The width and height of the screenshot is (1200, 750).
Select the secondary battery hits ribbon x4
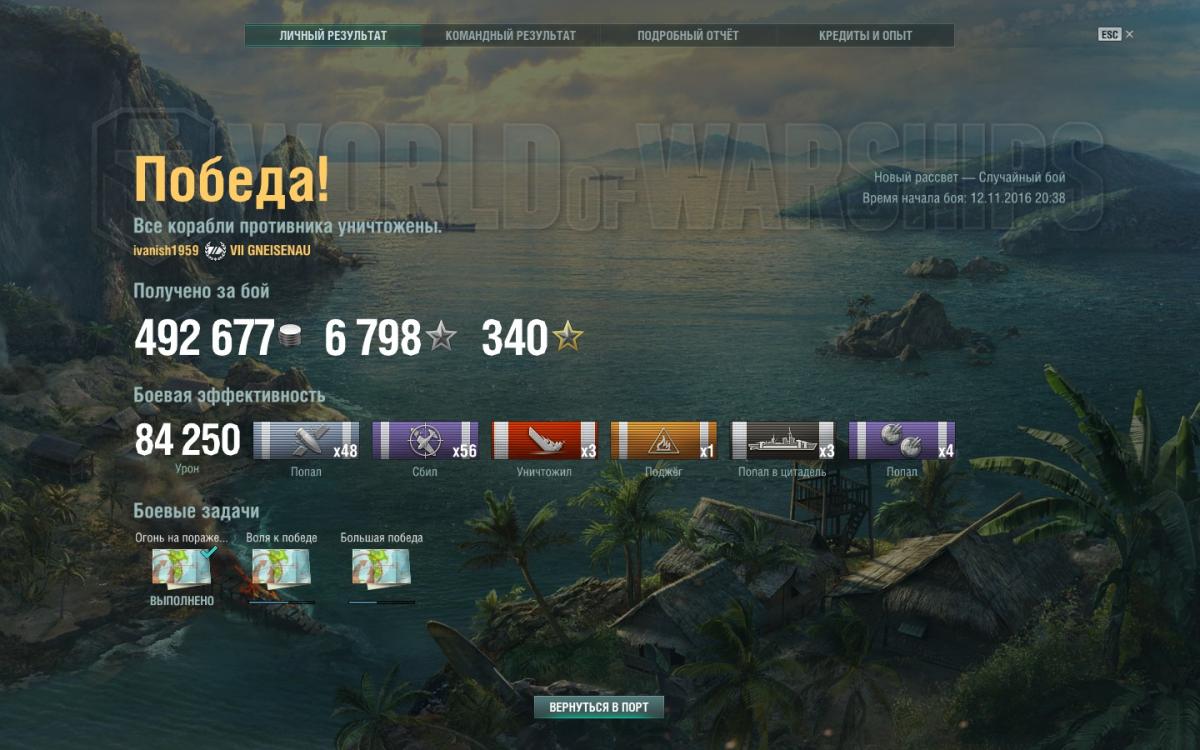pyautogui.click(x=901, y=441)
